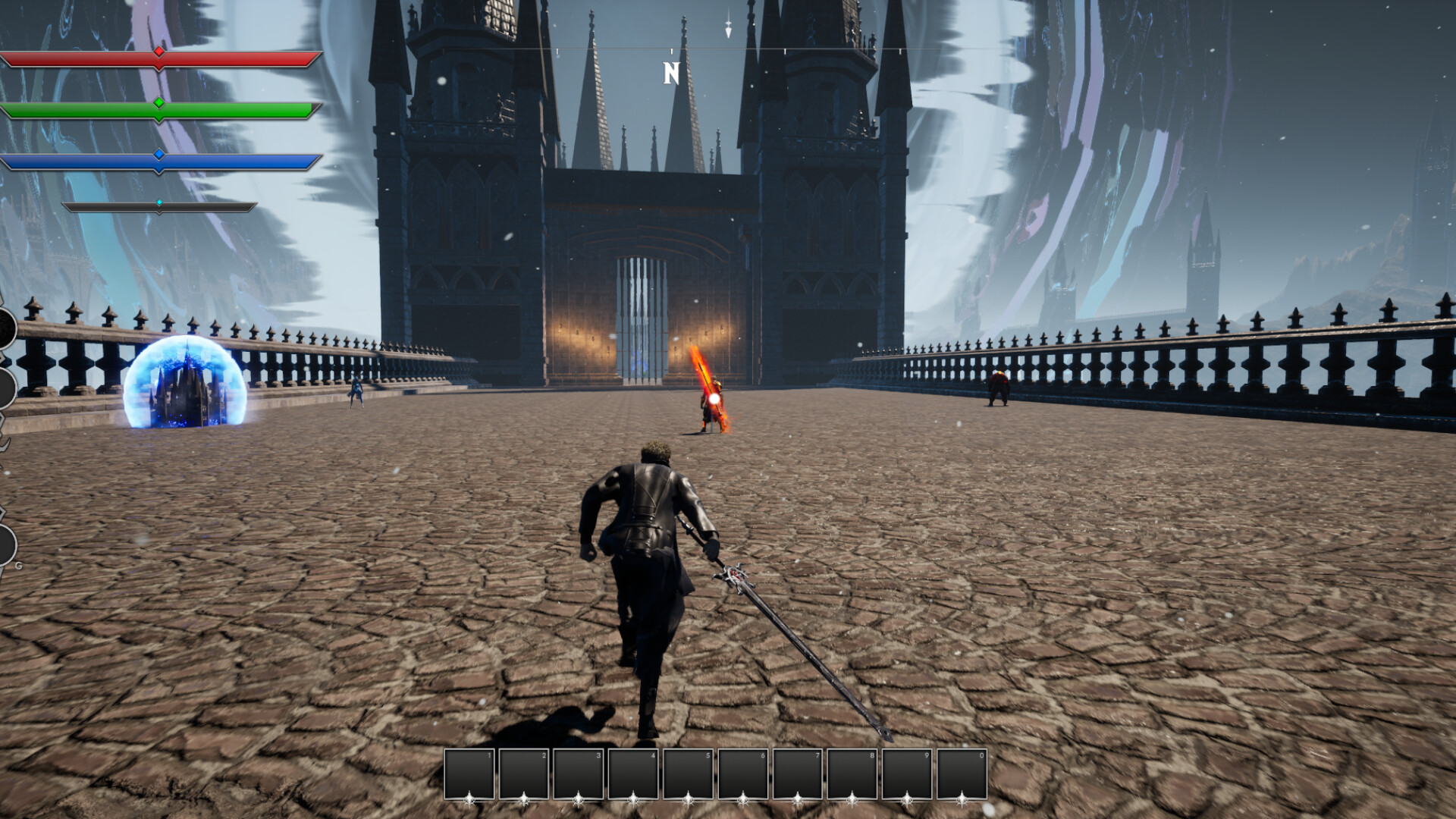
Task: Select hotbar slot 5
Action: coord(690,773)
